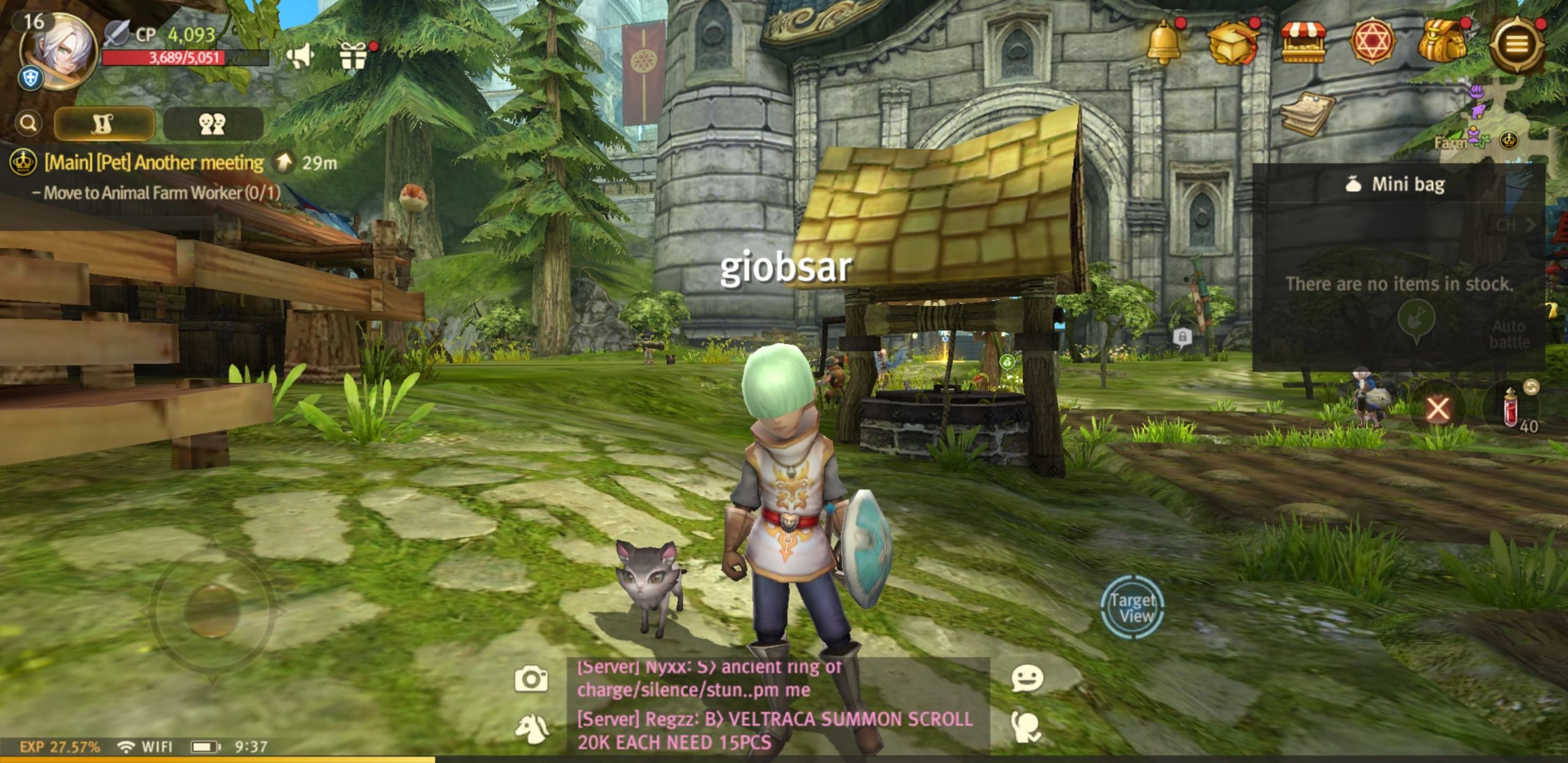Open the hamburger main menu
Viewport: 1568px width, 763px height.
click(x=1516, y=44)
